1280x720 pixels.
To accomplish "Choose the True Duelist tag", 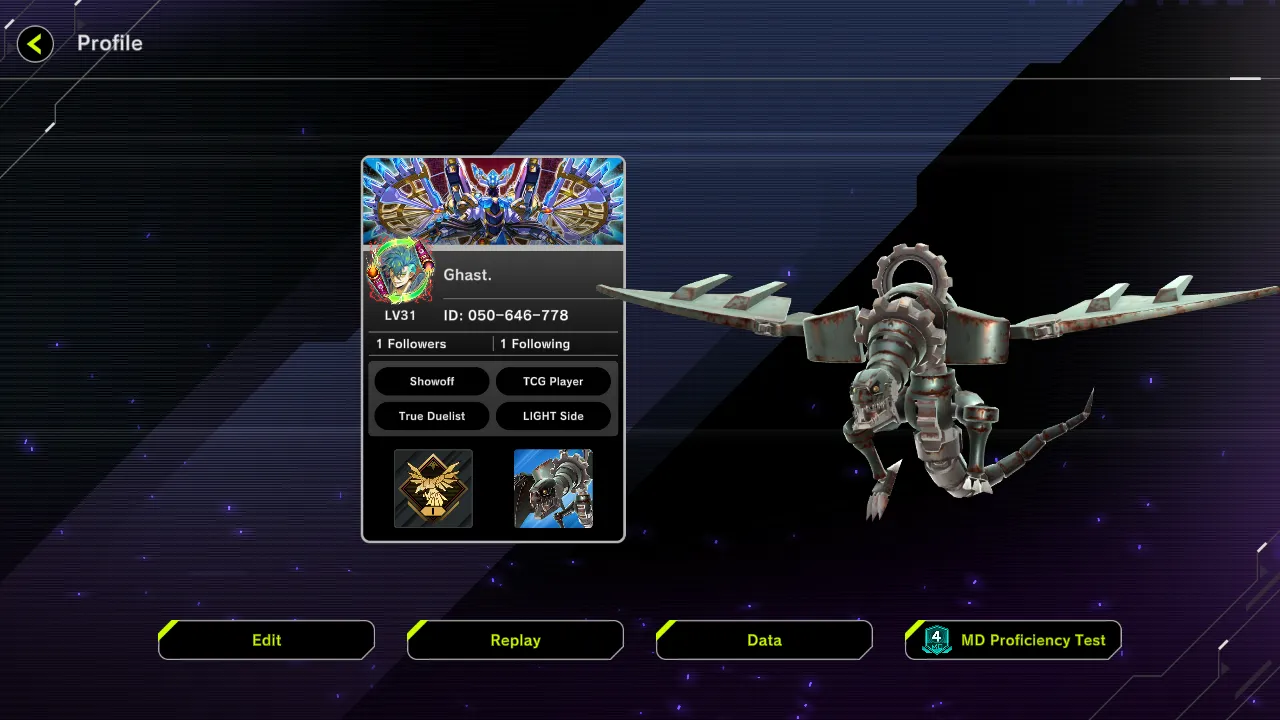I will [x=432, y=416].
